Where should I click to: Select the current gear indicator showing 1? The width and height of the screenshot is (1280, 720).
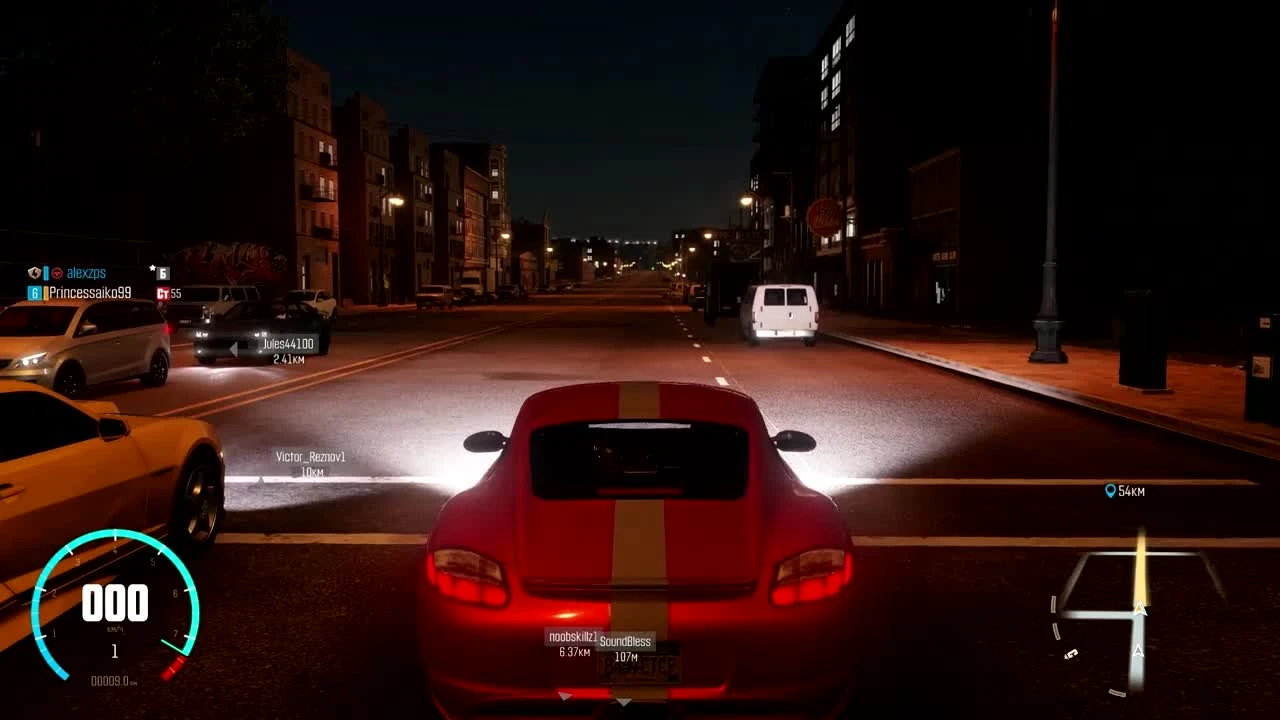(113, 650)
